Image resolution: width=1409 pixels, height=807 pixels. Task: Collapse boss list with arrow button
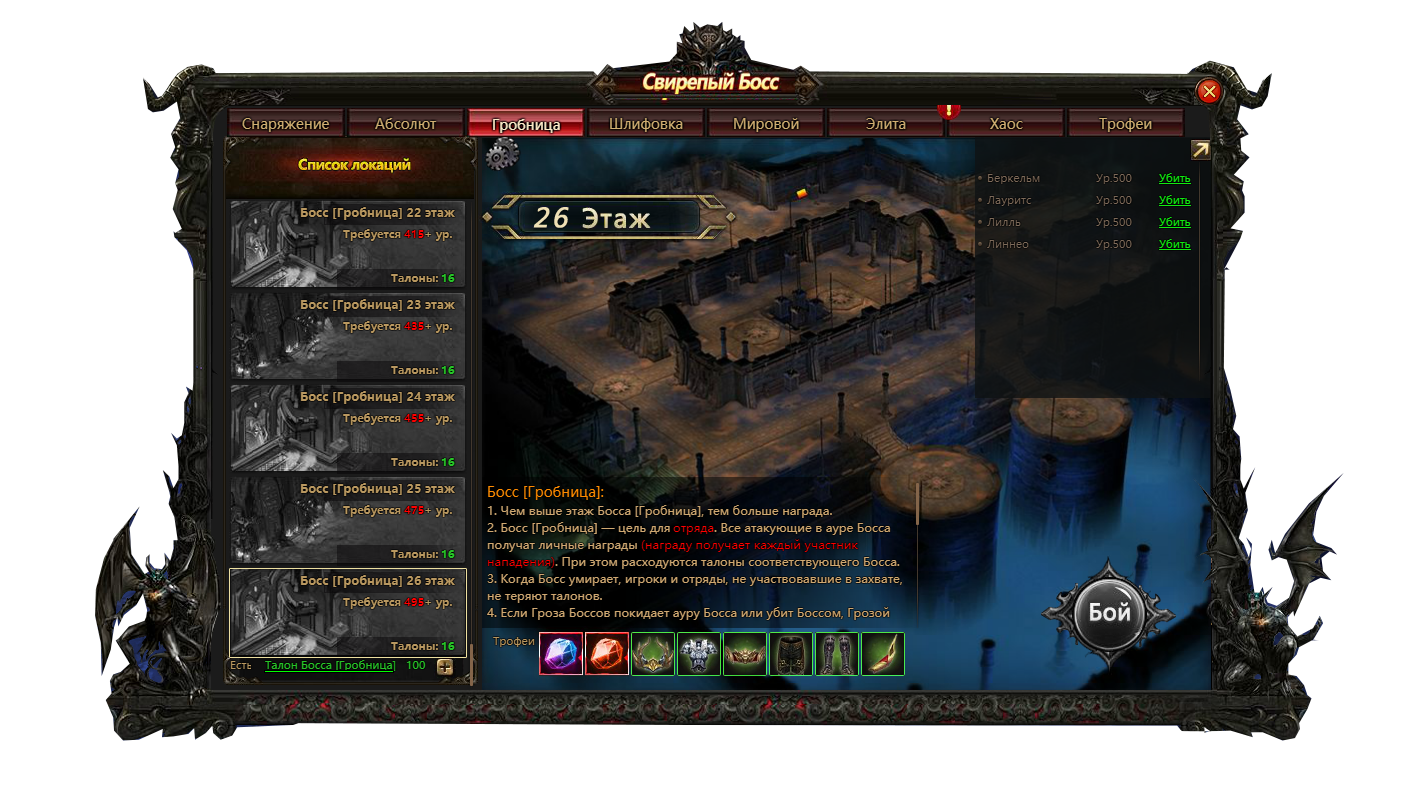(1200, 150)
